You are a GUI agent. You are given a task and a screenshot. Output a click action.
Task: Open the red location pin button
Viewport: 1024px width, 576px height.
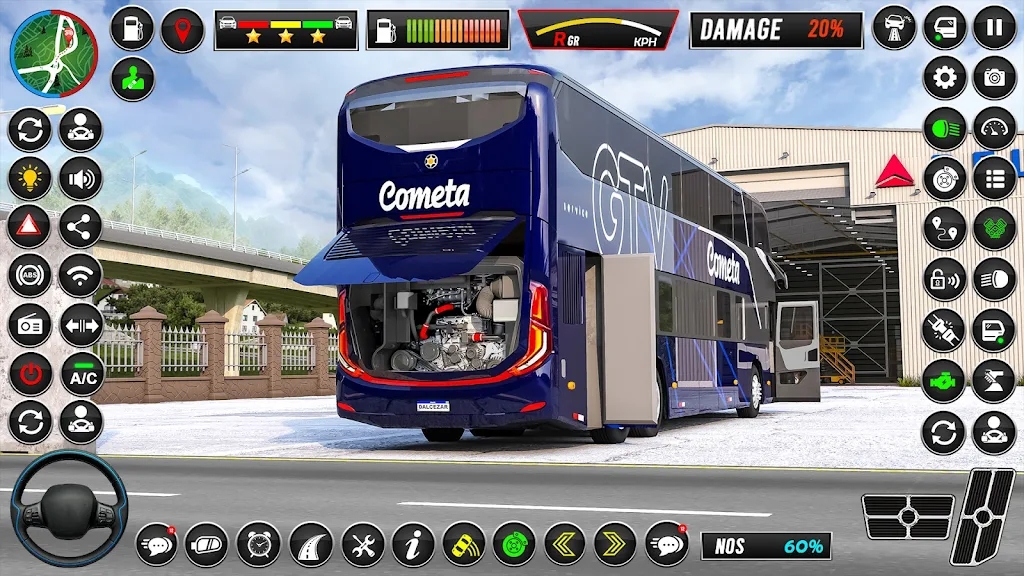(x=182, y=29)
